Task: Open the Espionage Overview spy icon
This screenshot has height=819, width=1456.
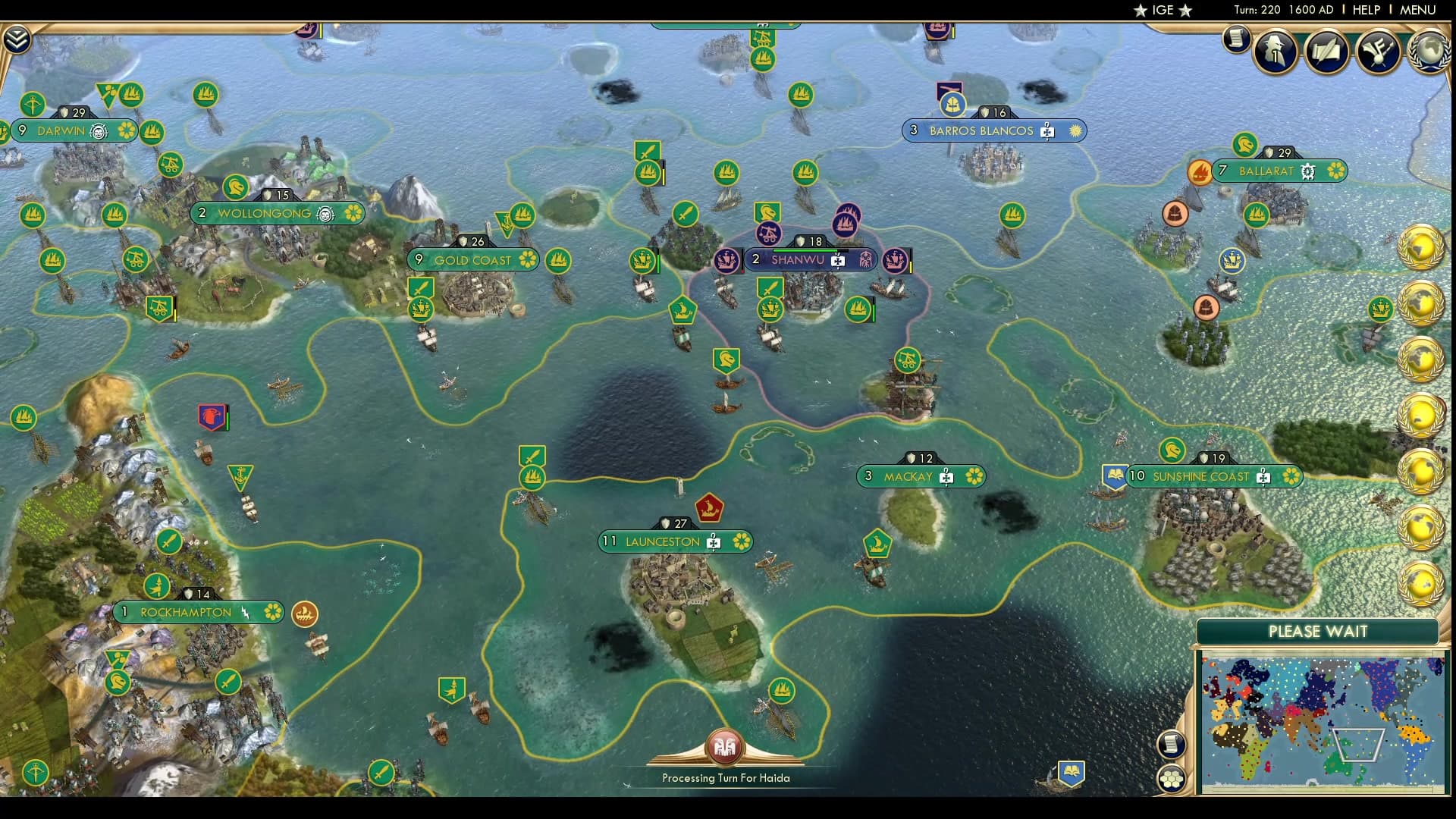Action: (x=1276, y=52)
